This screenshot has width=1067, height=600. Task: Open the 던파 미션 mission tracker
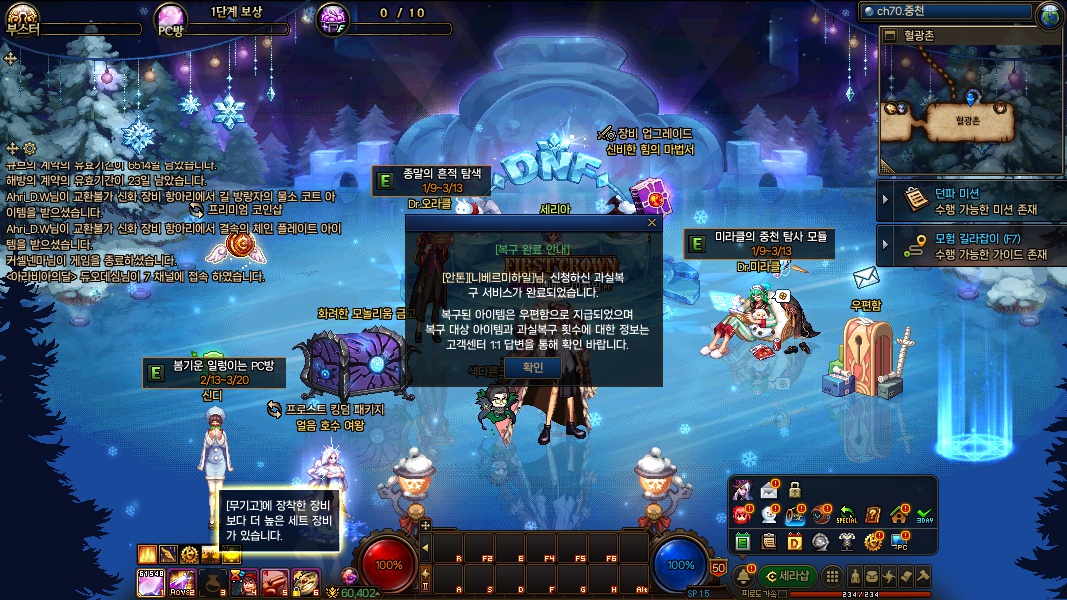coord(970,200)
